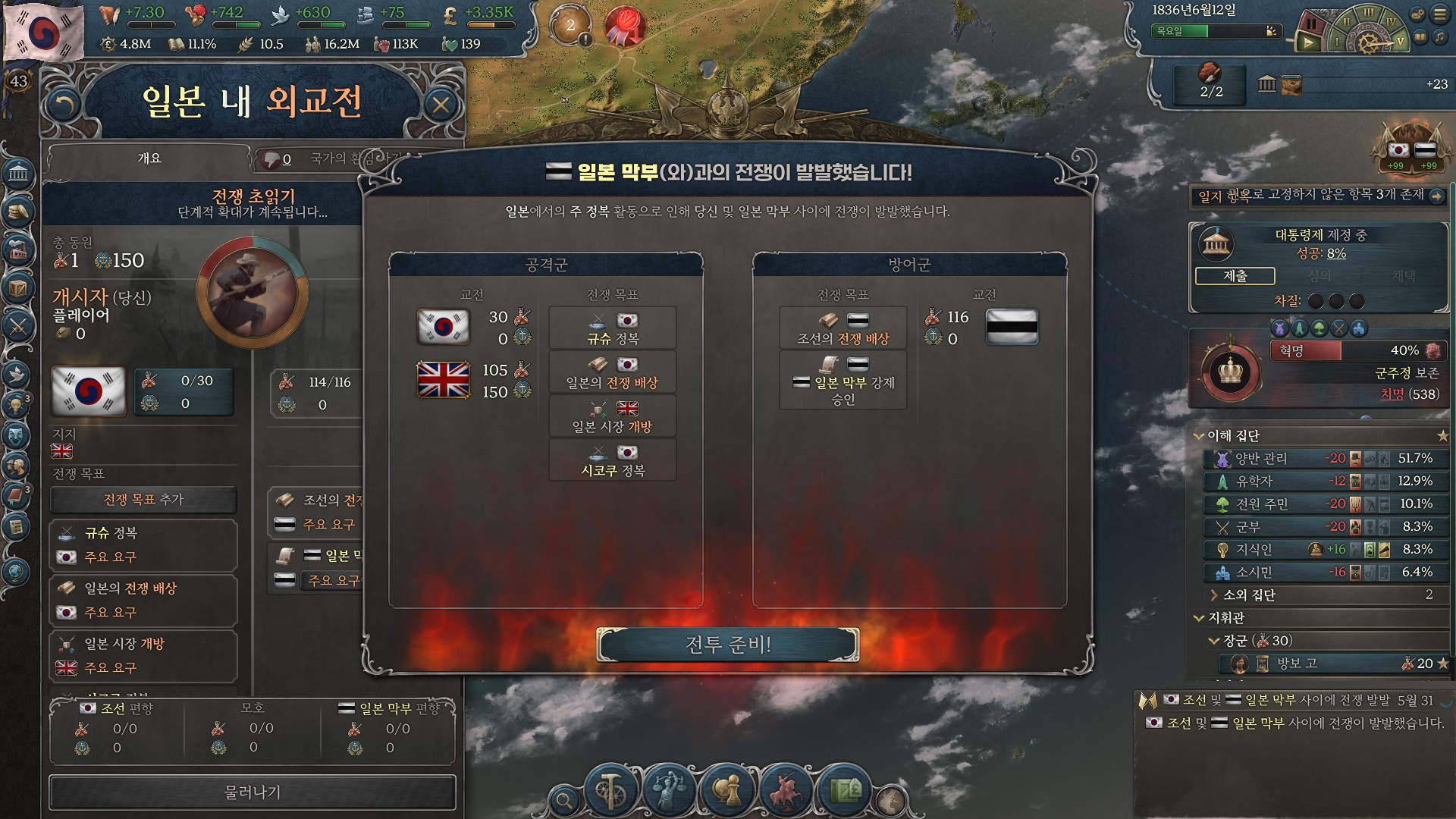1456x819 pixels.
Task: Open the 지식인 intelligentsia interest group row
Action: [1324, 550]
